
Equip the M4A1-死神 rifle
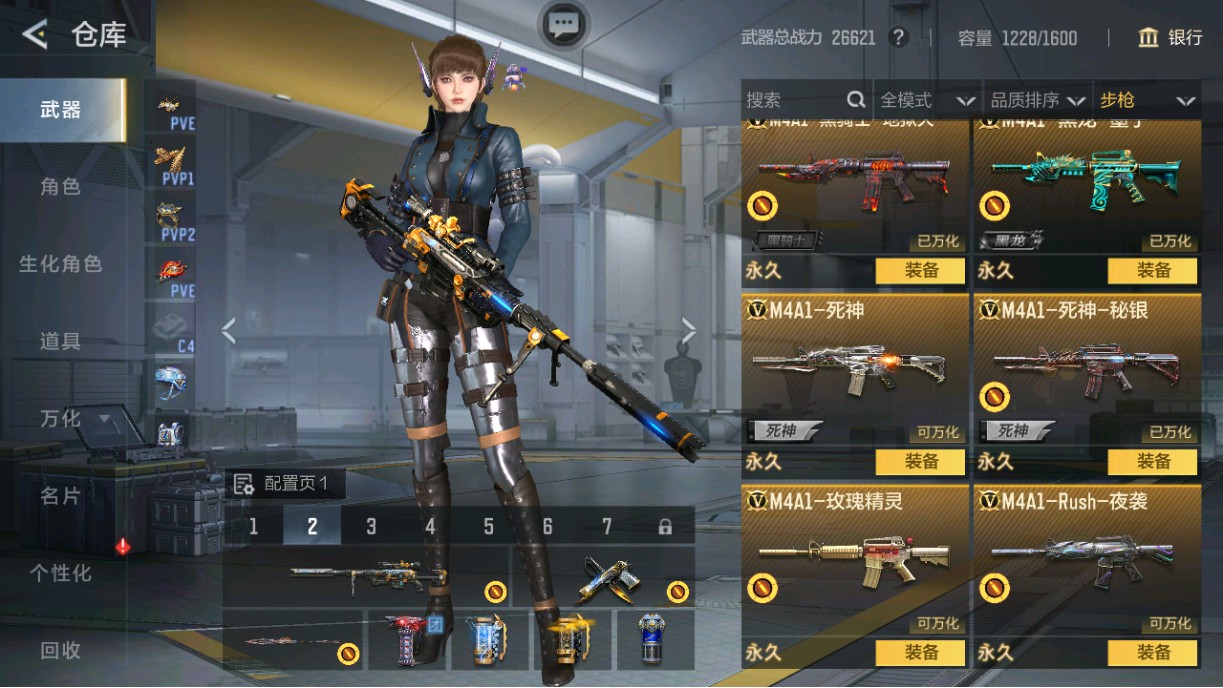tap(921, 462)
